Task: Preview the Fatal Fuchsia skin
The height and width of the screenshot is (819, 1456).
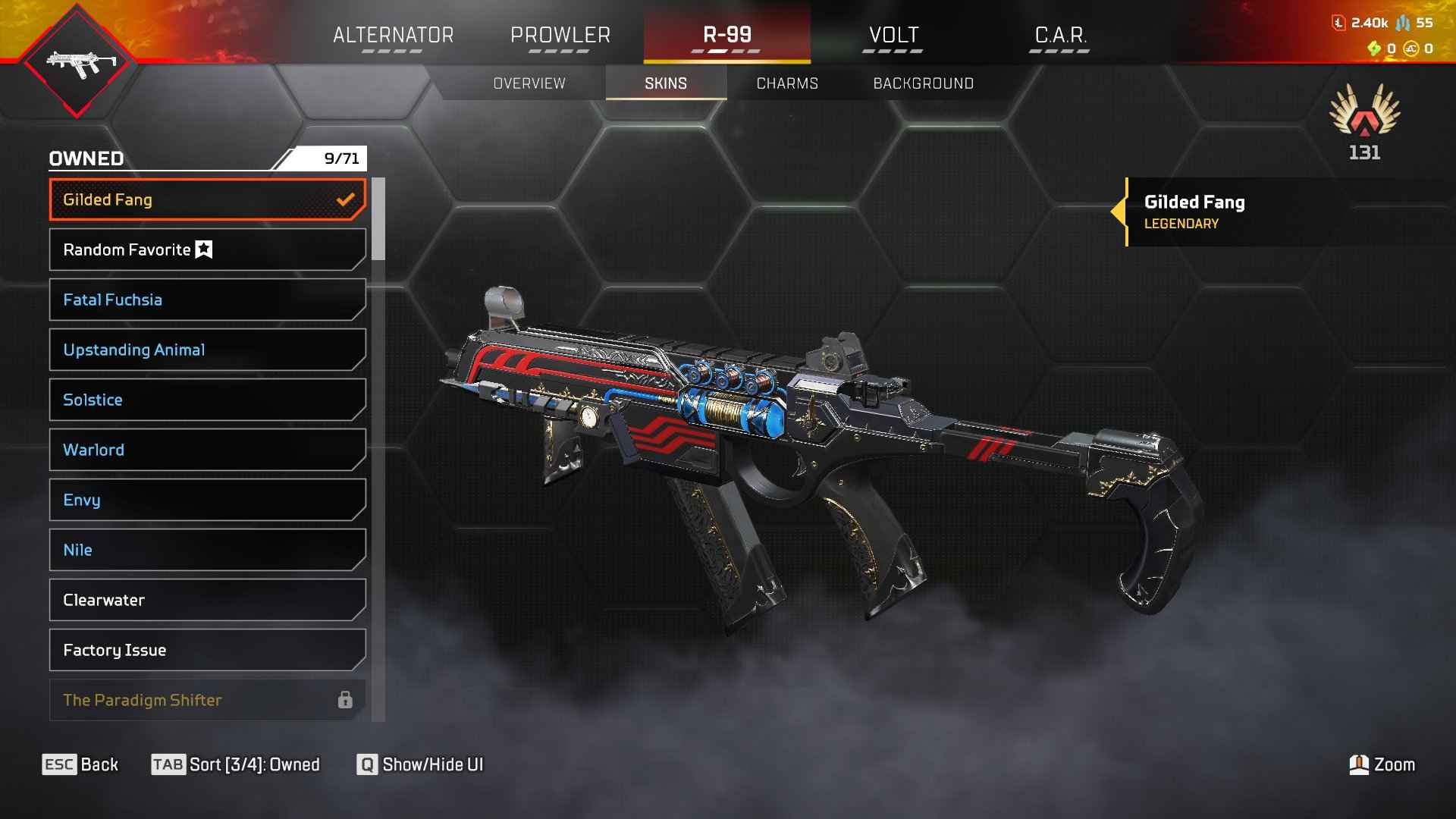Action: (207, 300)
